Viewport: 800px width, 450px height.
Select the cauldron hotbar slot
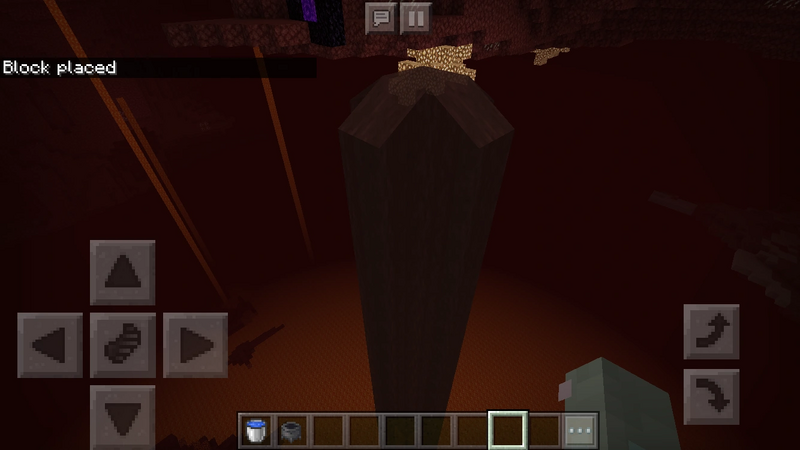point(292,431)
